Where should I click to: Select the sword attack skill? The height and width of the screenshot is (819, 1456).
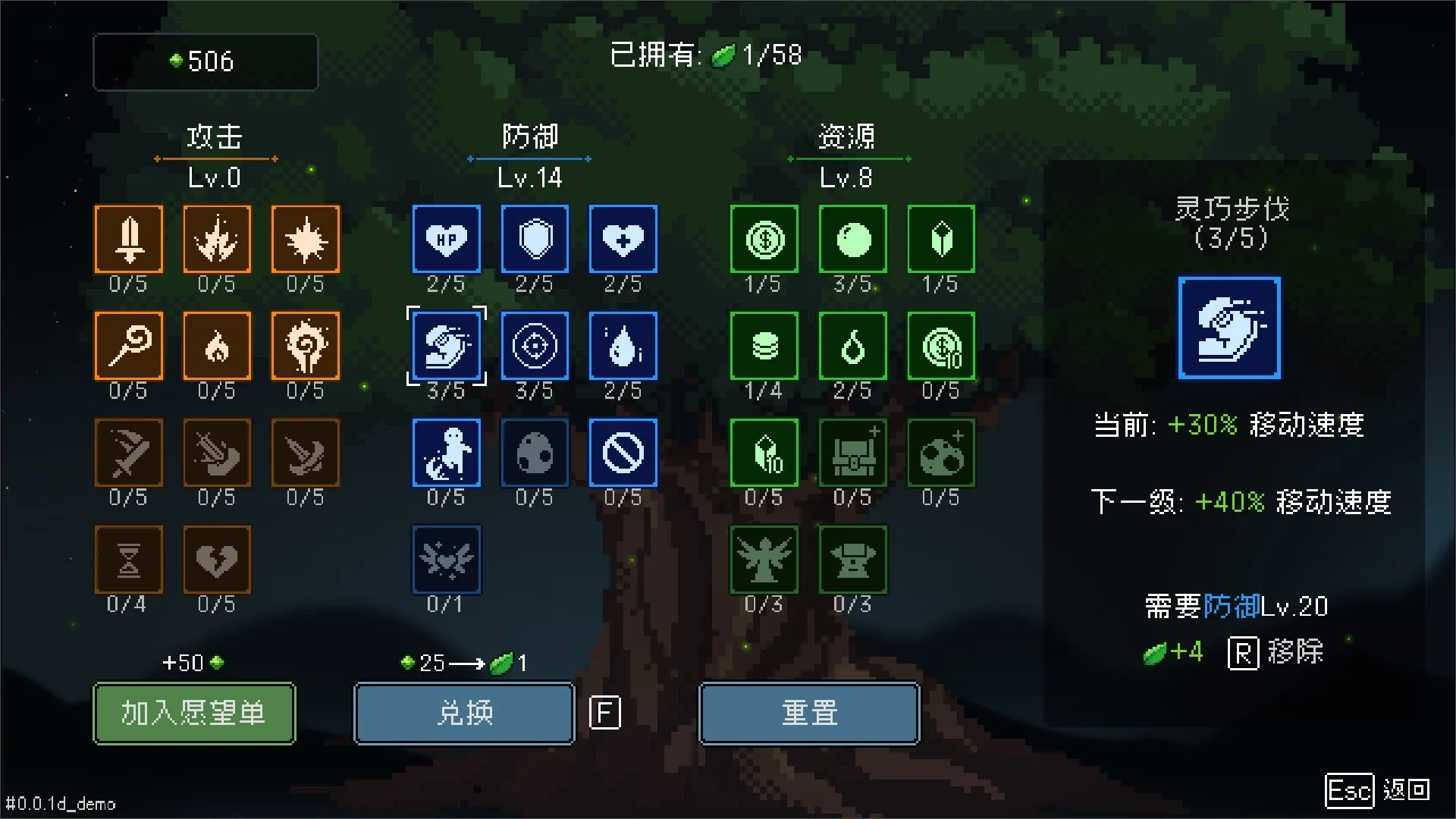[128, 240]
